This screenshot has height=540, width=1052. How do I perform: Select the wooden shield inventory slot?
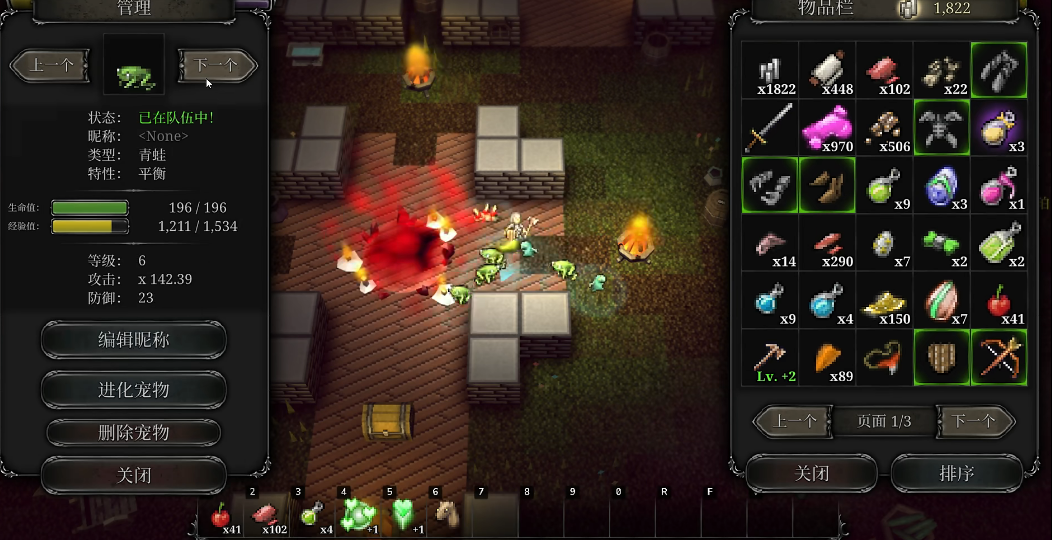pos(942,358)
